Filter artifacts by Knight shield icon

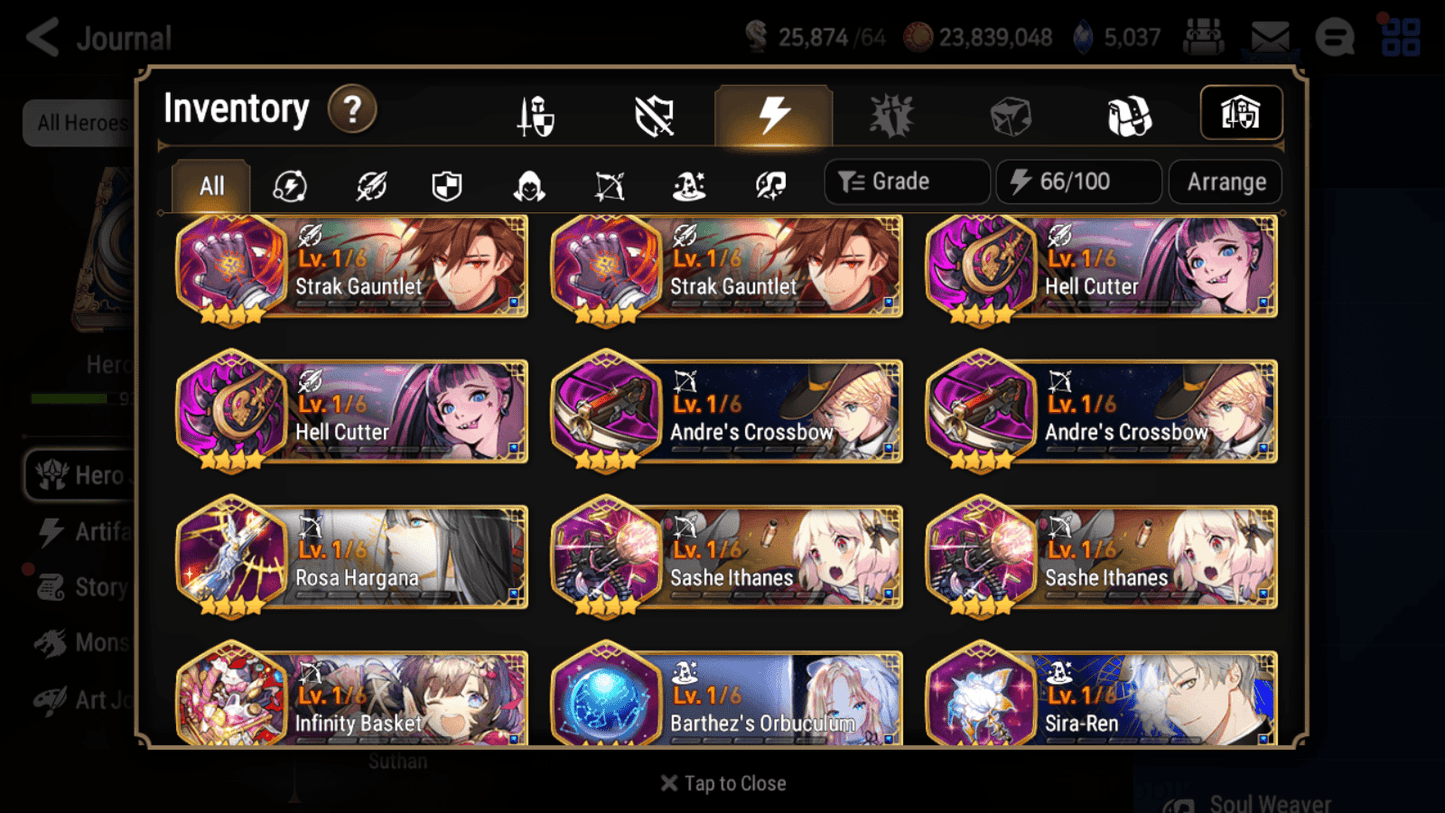pyautogui.click(x=447, y=182)
